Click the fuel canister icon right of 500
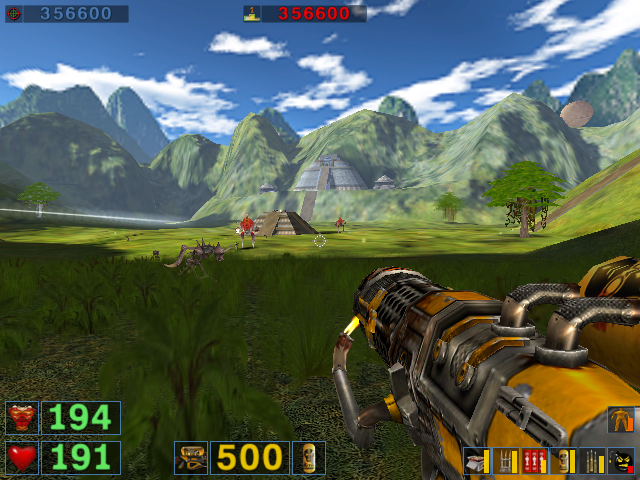The width and height of the screenshot is (640, 480). (x=308, y=457)
